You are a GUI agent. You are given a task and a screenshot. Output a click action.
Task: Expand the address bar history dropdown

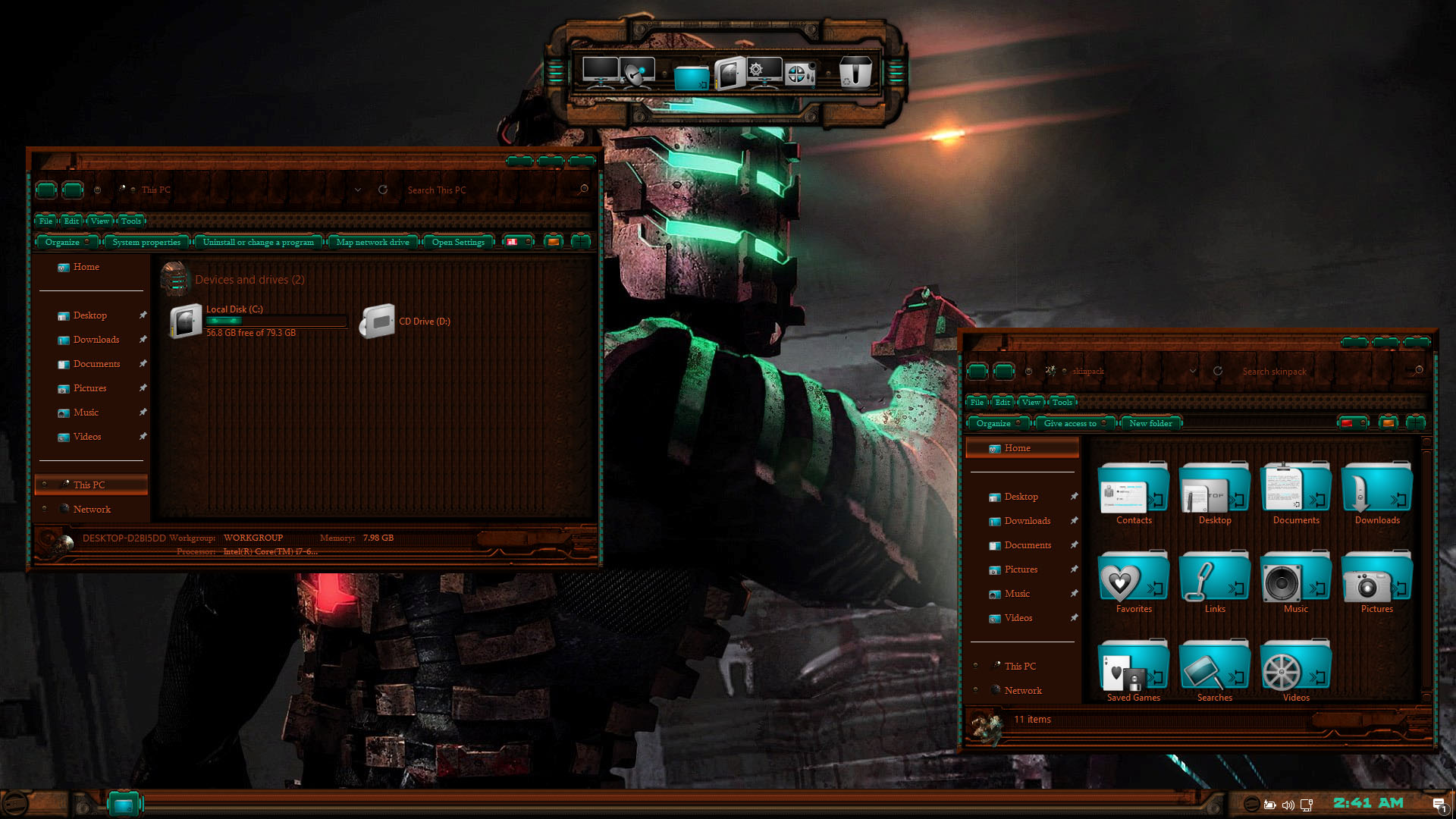(x=358, y=190)
